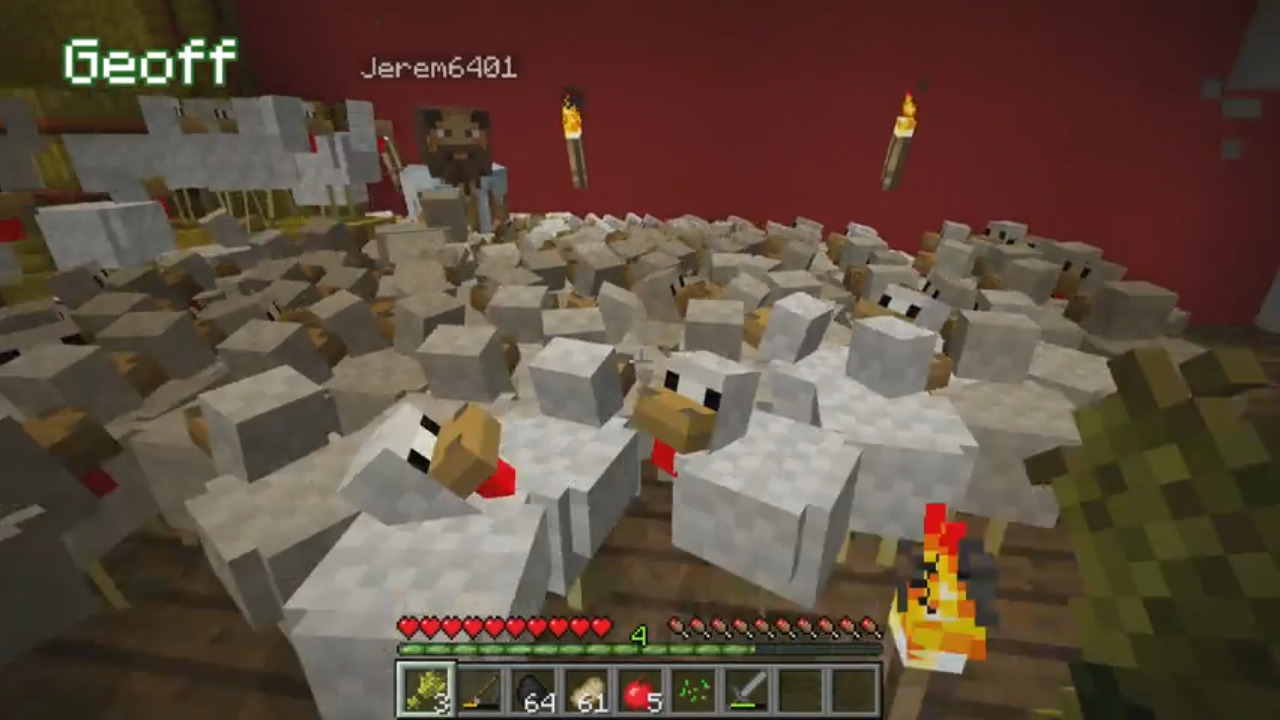Image resolution: width=1280 pixels, height=720 pixels.
Task: Select the wheat hotbar slot
Action: point(426,689)
